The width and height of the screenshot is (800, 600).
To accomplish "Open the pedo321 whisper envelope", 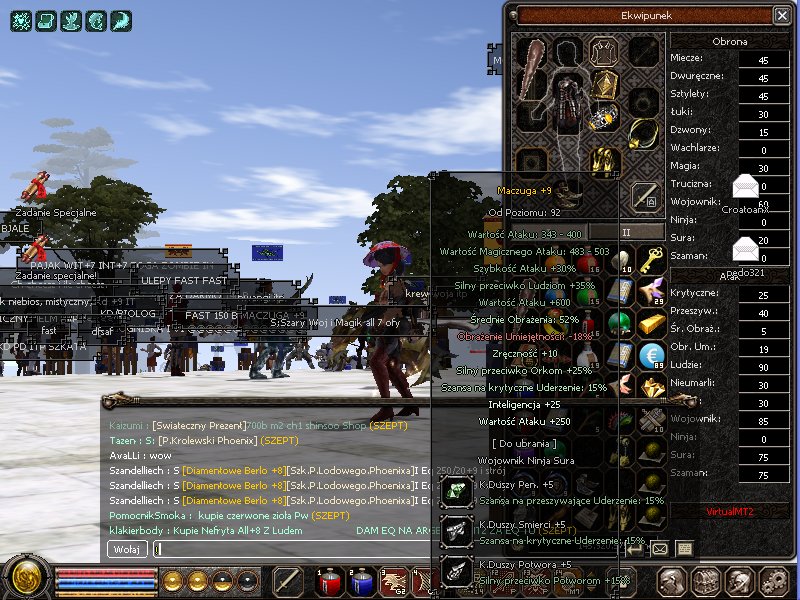I will pyautogui.click(x=746, y=249).
